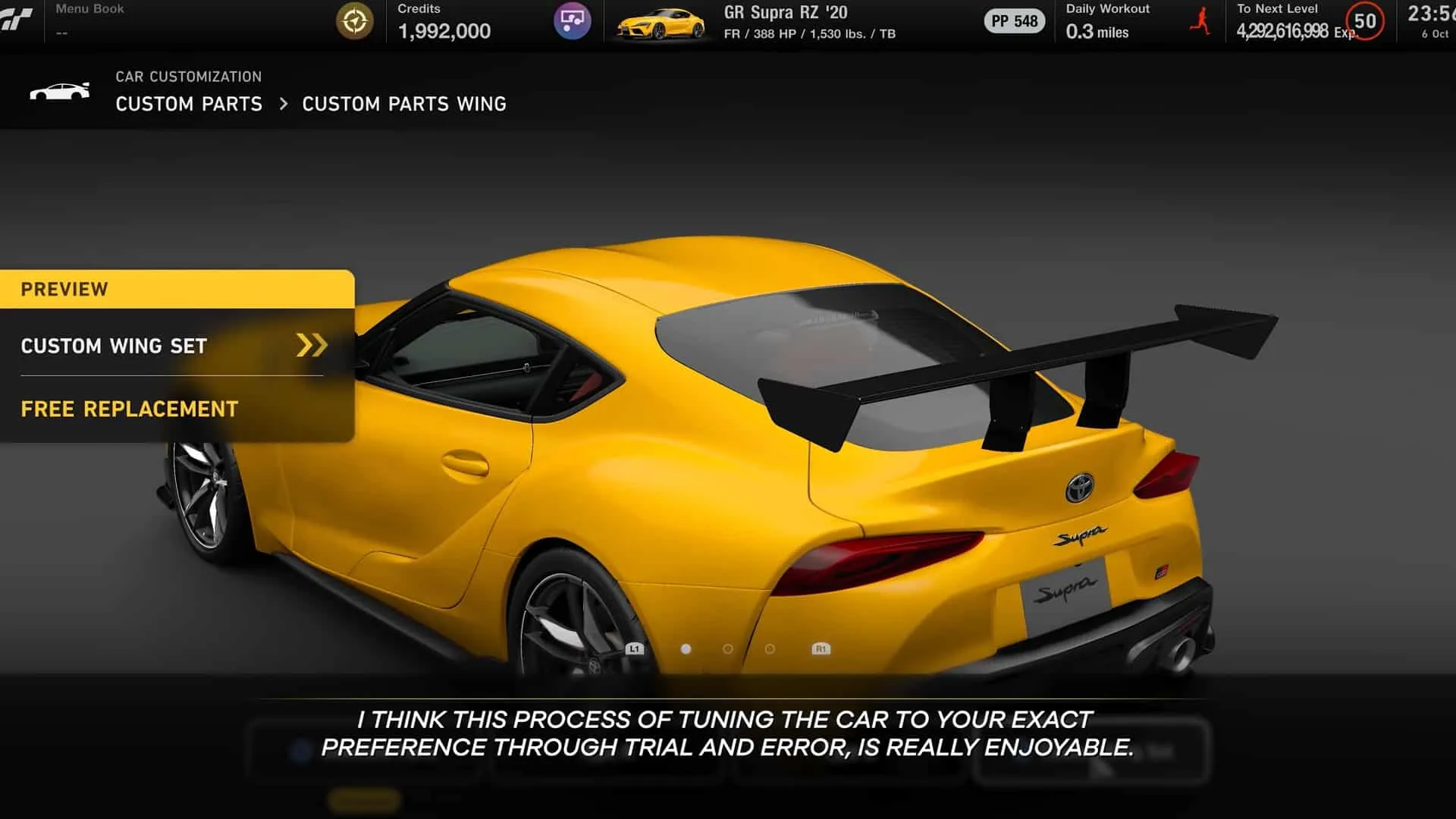Click the CUSTOM PARTS WING label
This screenshot has height=819, width=1456.
[x=404, y=104]
